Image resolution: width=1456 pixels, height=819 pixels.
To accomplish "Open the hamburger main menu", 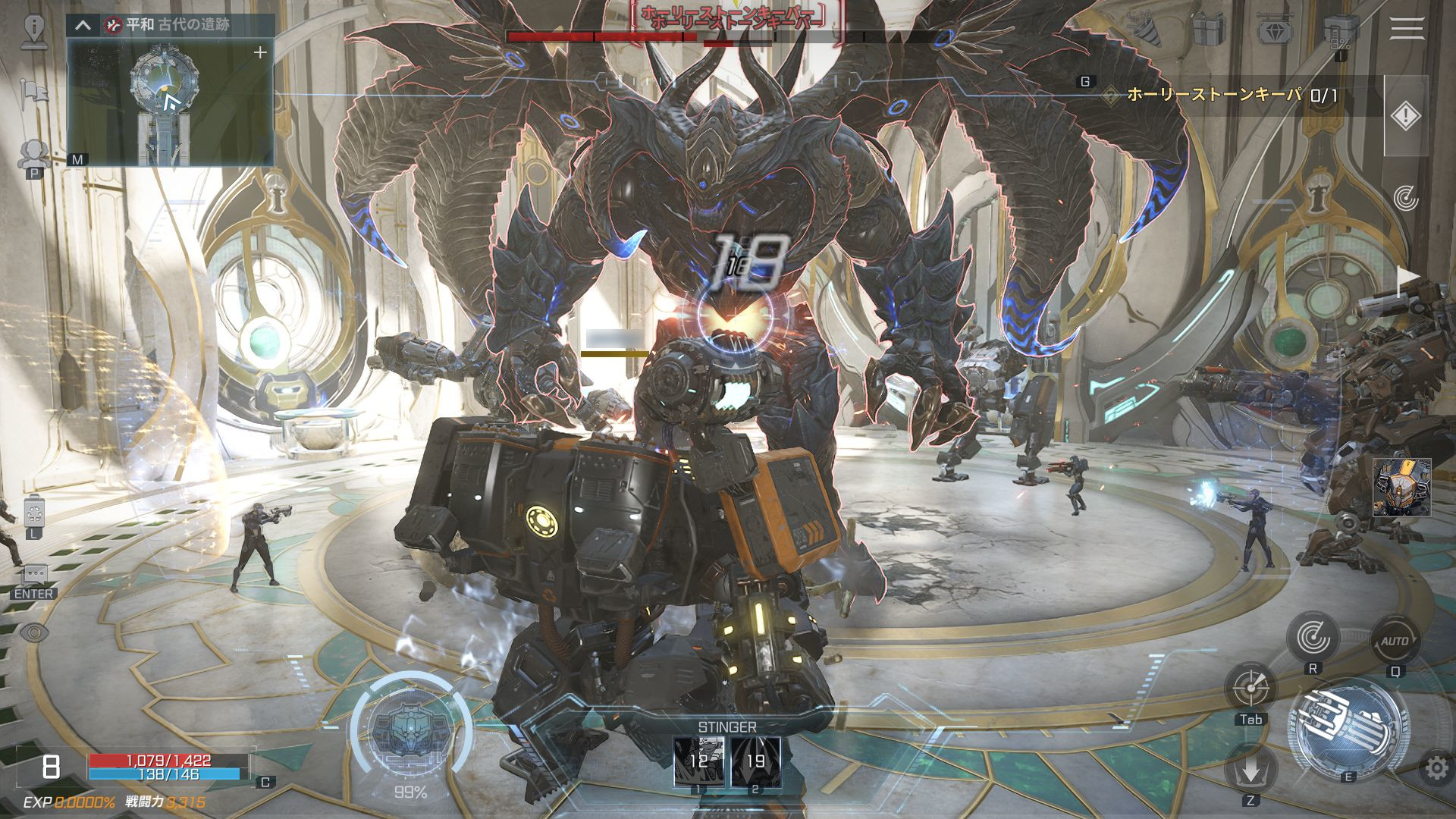I will click(1407, 29).
